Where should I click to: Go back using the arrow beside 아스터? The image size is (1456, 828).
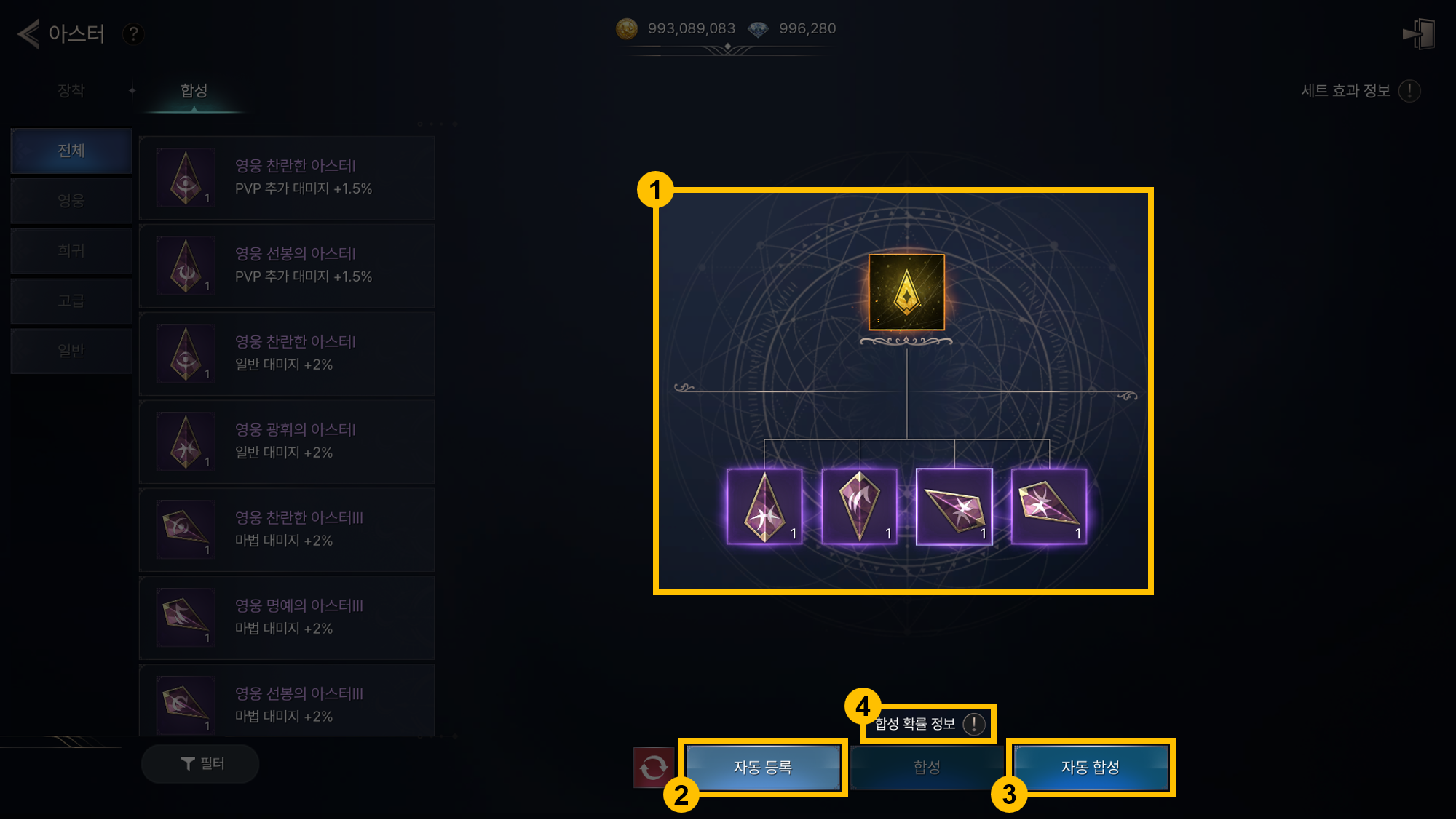pos(29,33)
